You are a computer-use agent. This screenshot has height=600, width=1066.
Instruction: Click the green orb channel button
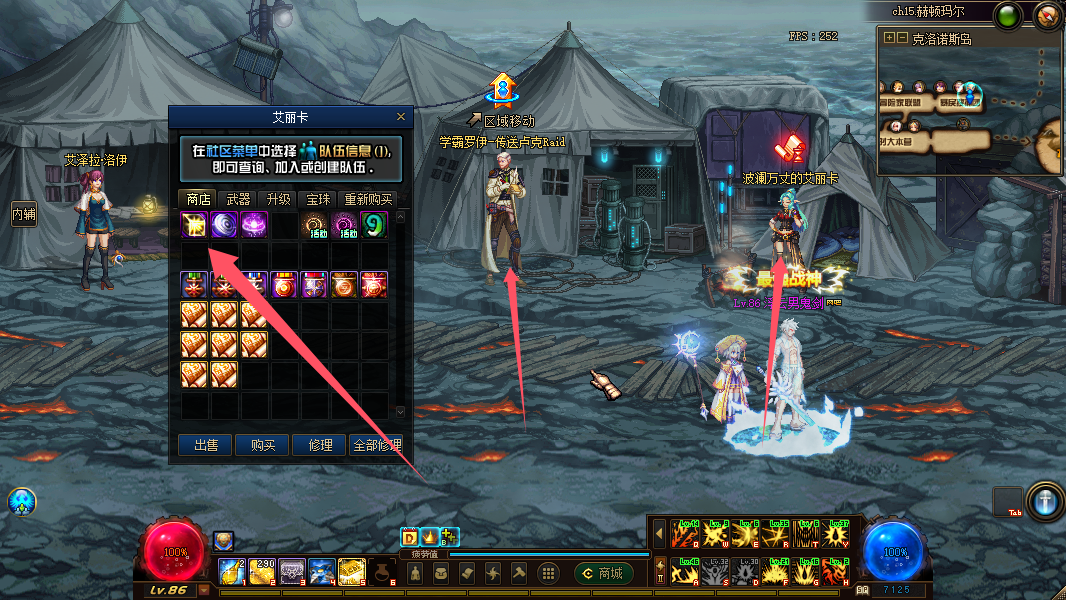1008,16
